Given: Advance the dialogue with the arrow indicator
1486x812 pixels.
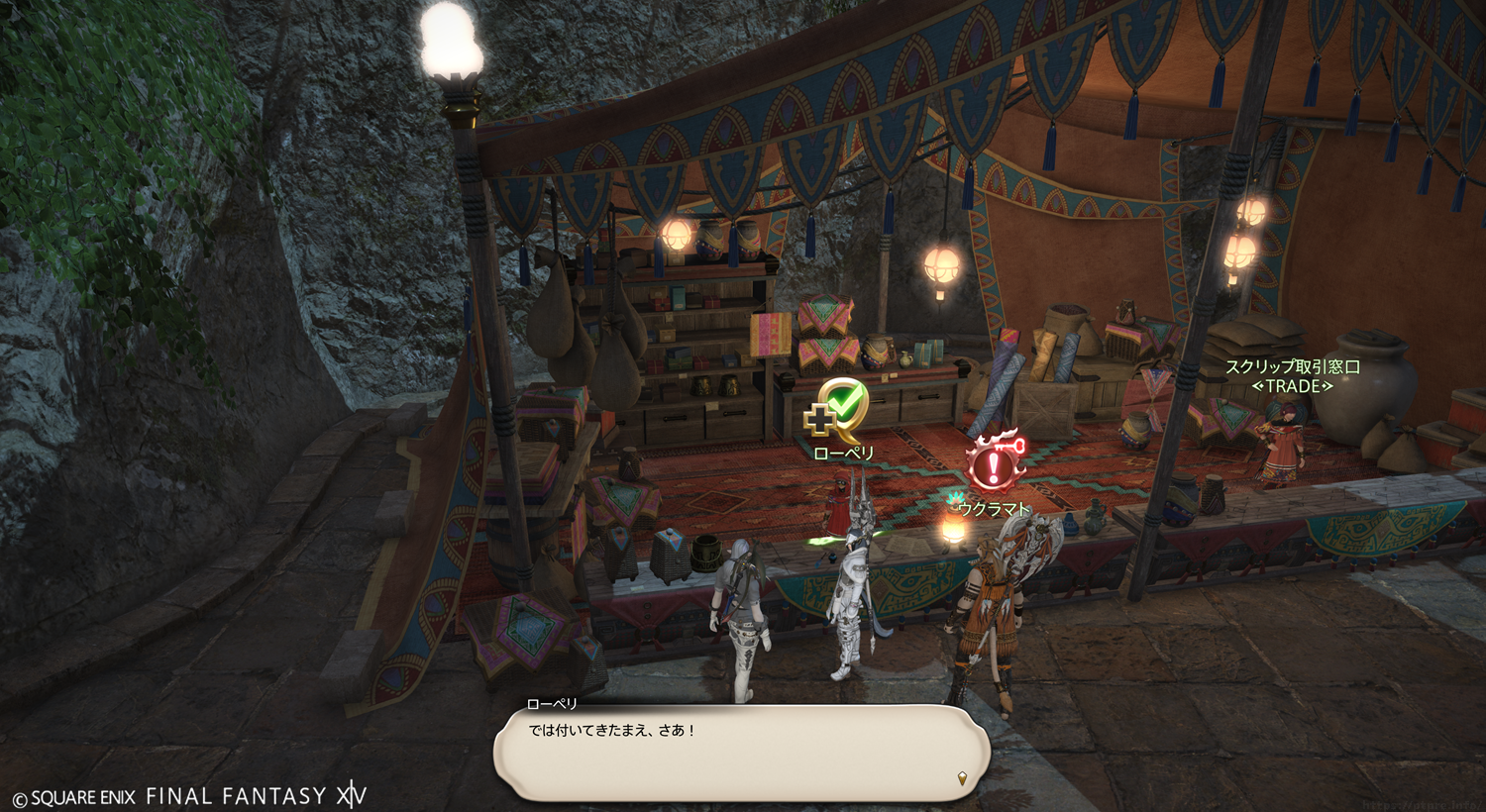Looking at the screenshot, I should (962, 779).
